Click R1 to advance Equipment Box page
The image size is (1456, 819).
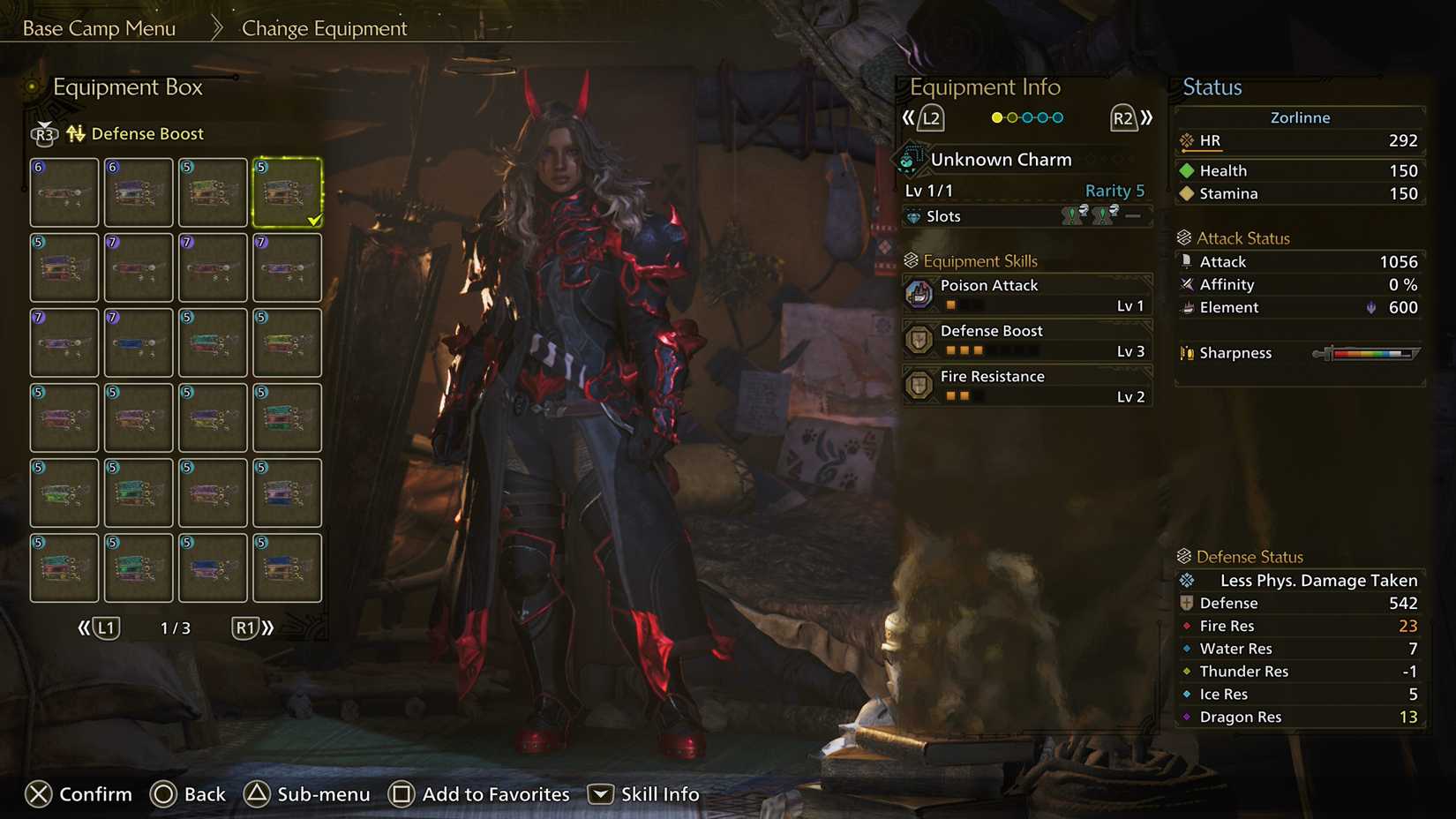(246, 628)
